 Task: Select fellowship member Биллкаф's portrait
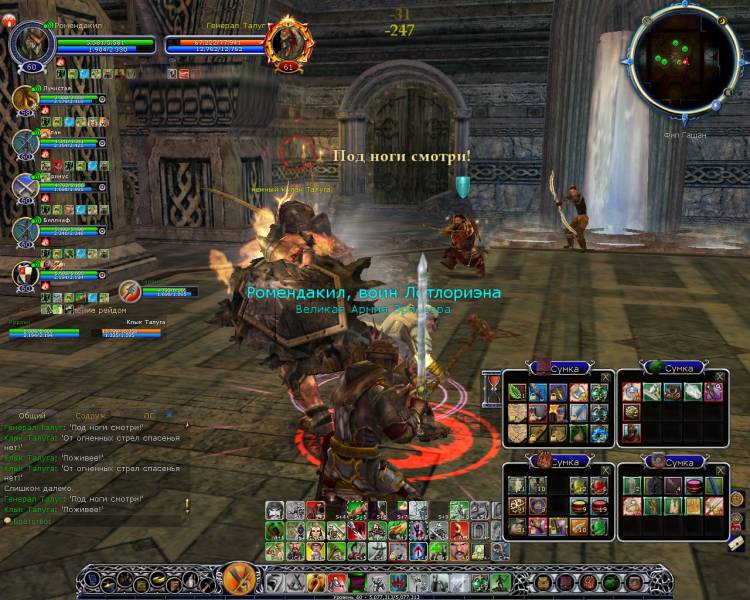[x=25, y=229]
